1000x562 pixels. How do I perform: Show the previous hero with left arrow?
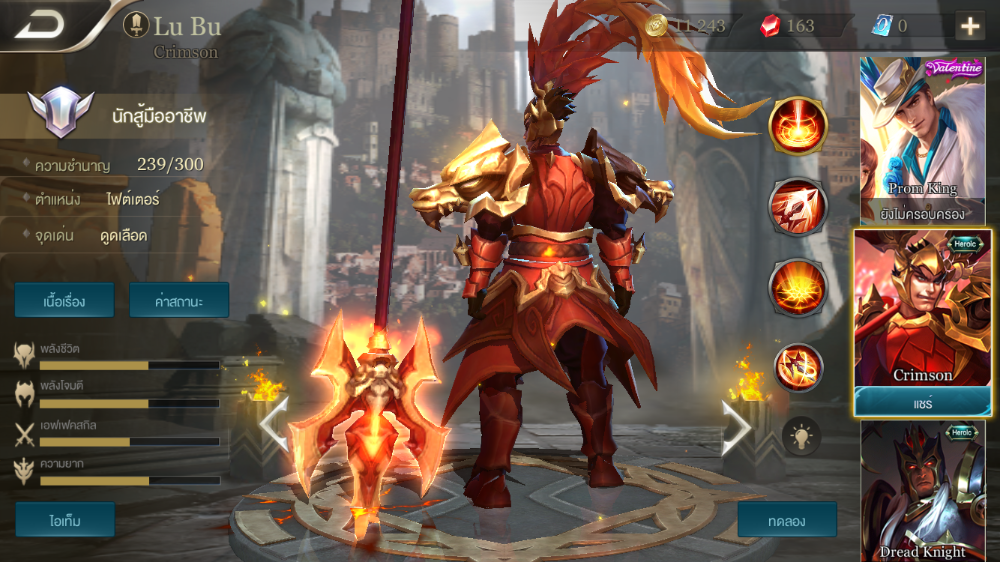[x=273, y=427]
